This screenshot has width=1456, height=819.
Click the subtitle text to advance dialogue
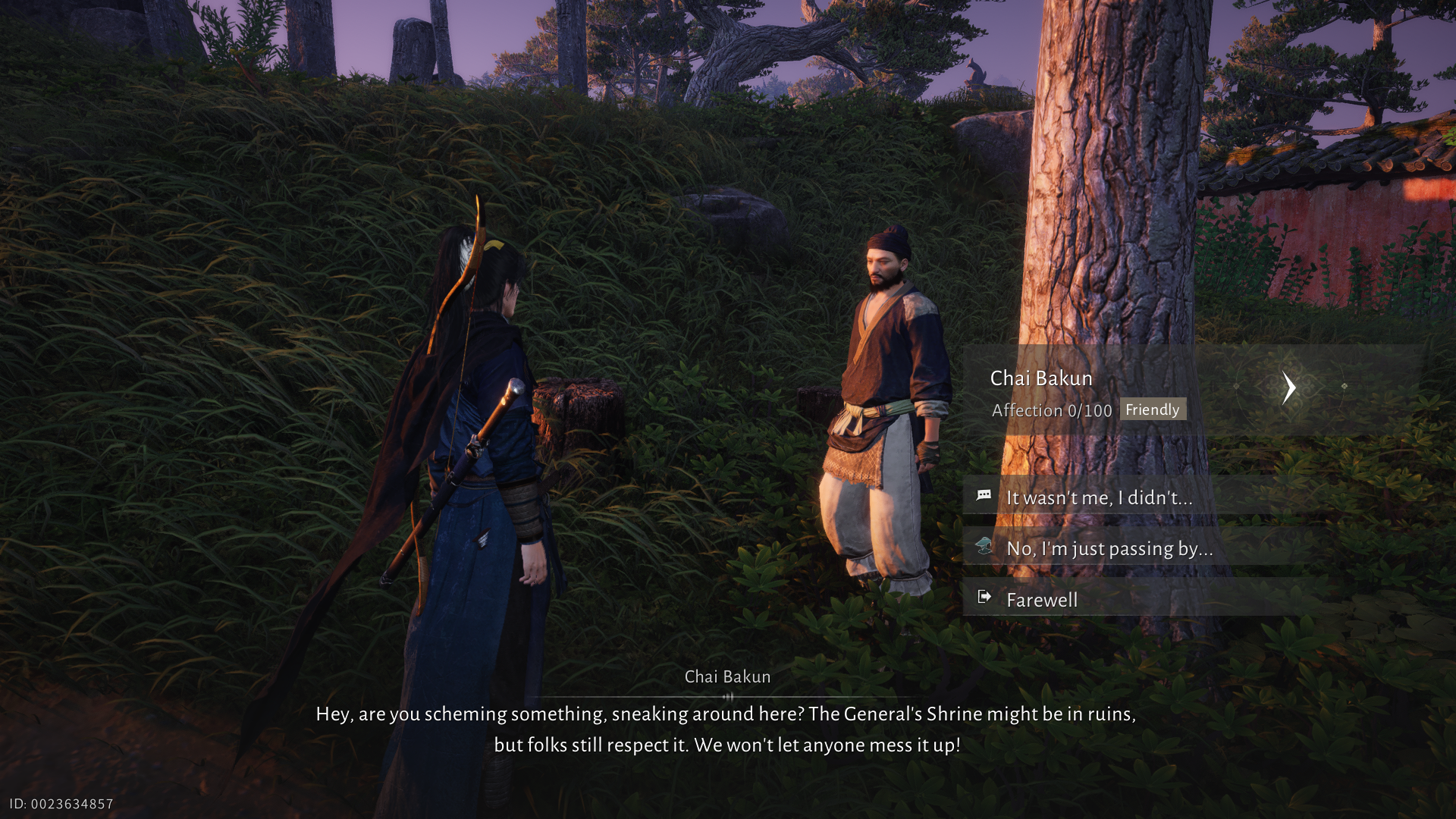pos(726,728)
